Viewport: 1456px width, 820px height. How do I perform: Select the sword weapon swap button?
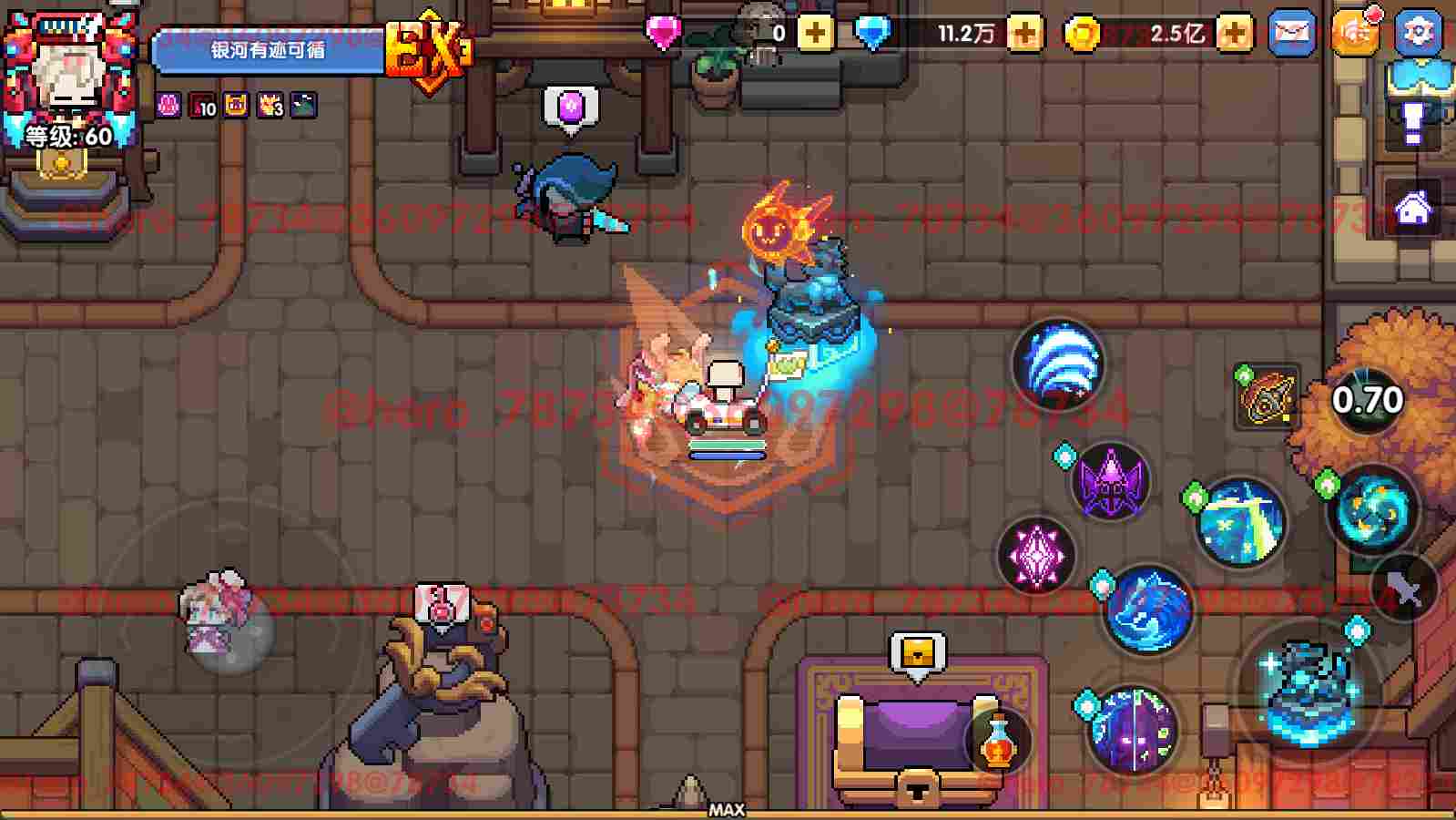pyautogui.click(x=1403, y=590)
